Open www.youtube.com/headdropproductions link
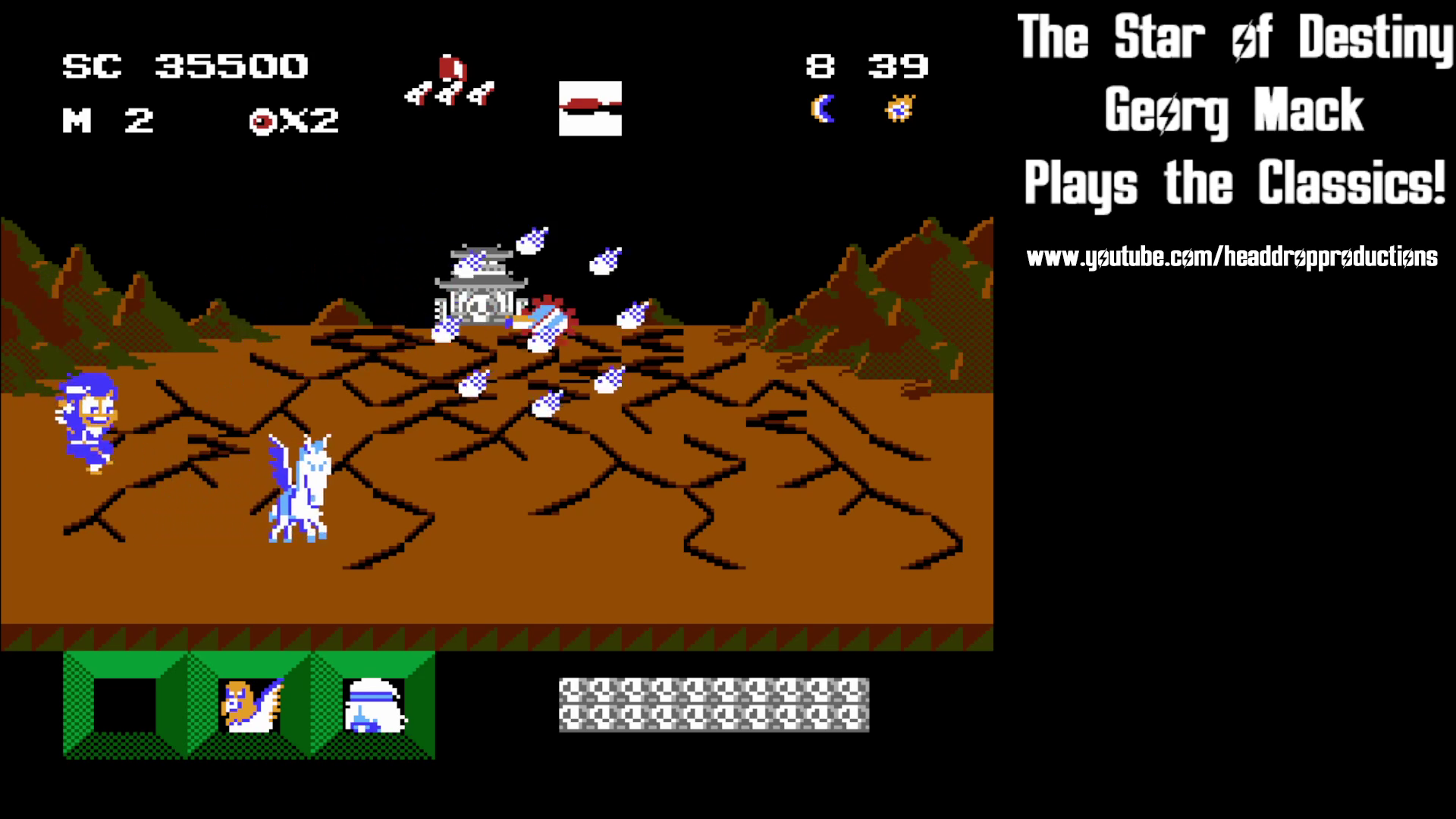The width and height of the screenshot is (1456, 819). click(x=1232, y=256)
